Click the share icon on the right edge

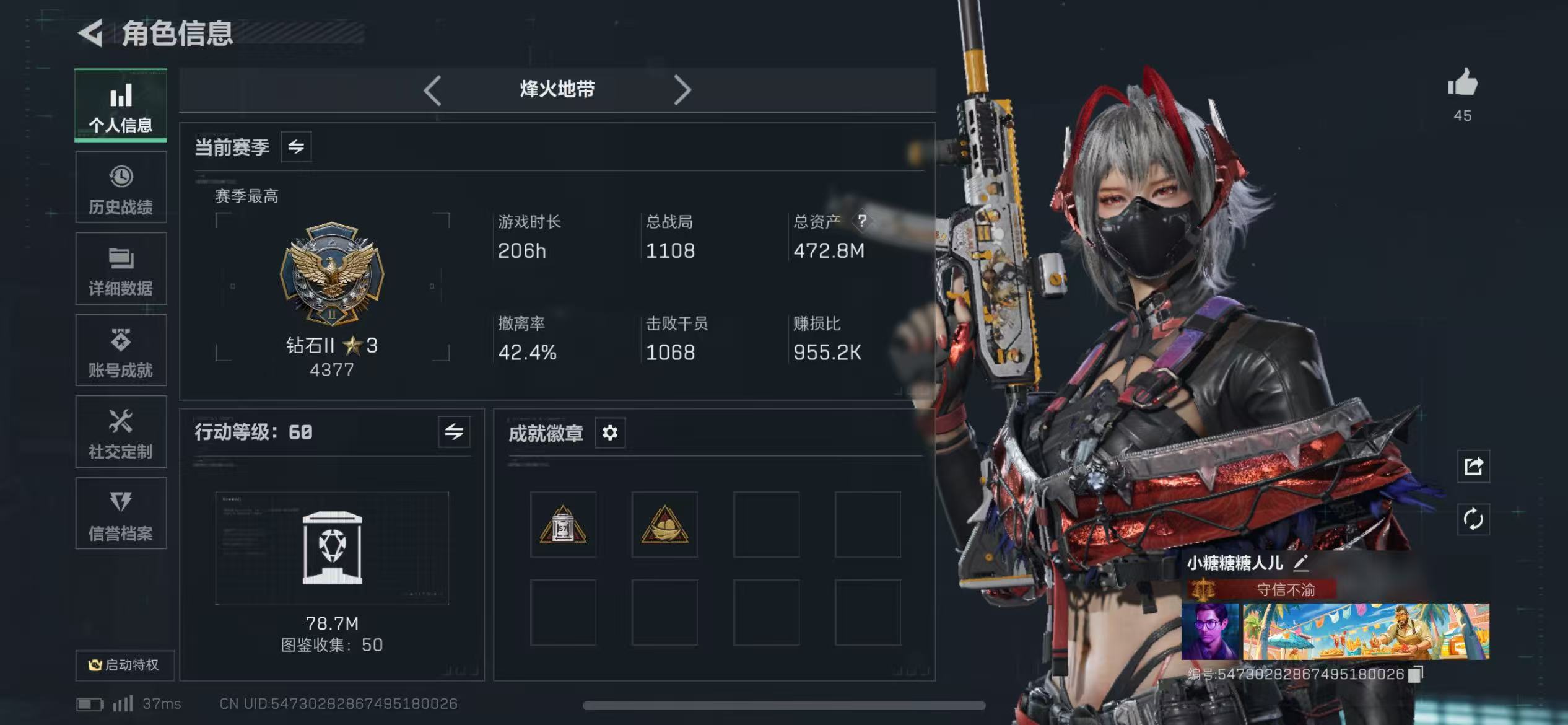pyautogui.click(x=1474, y=467)
